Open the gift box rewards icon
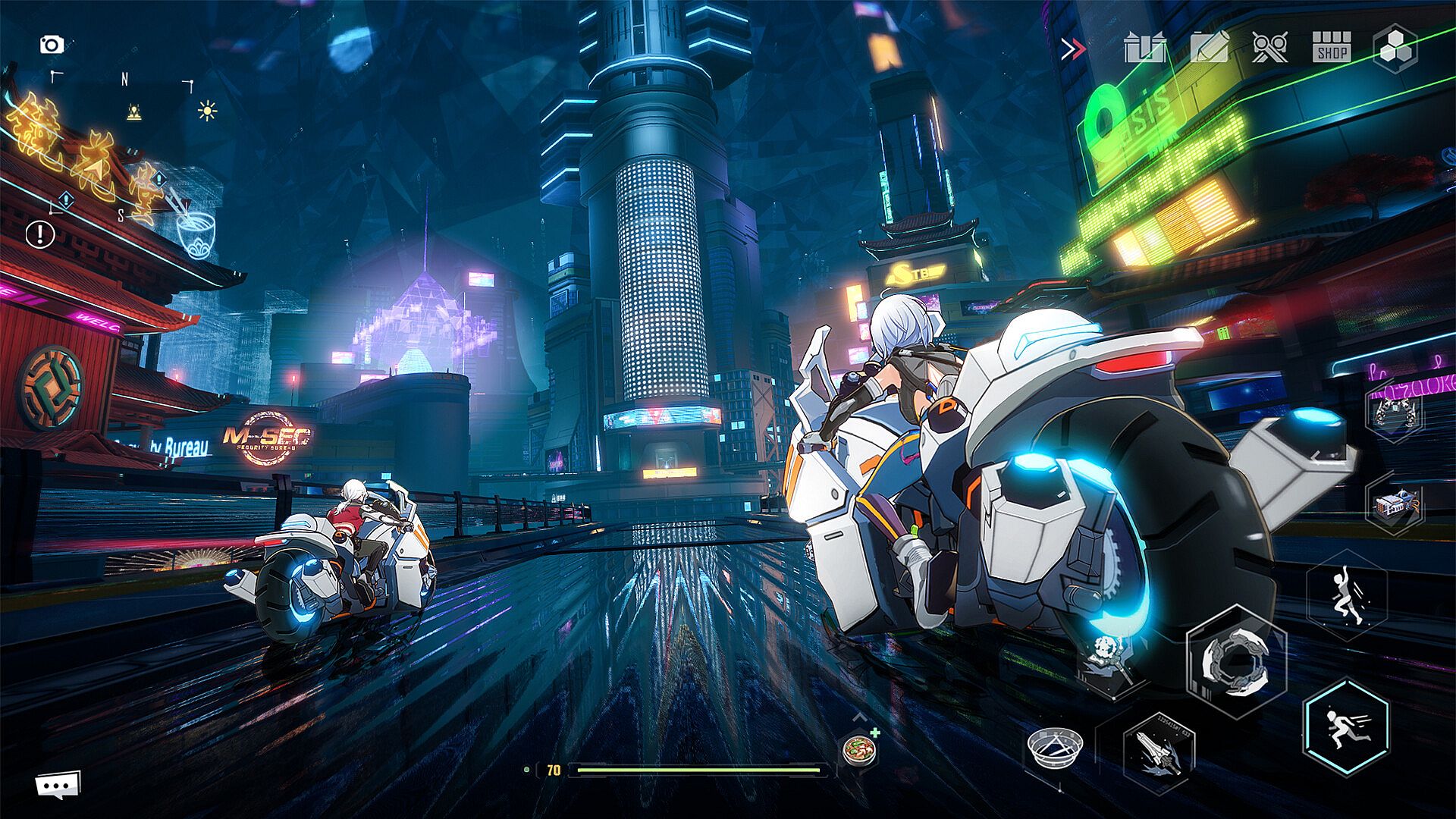 pos(1144,49)
